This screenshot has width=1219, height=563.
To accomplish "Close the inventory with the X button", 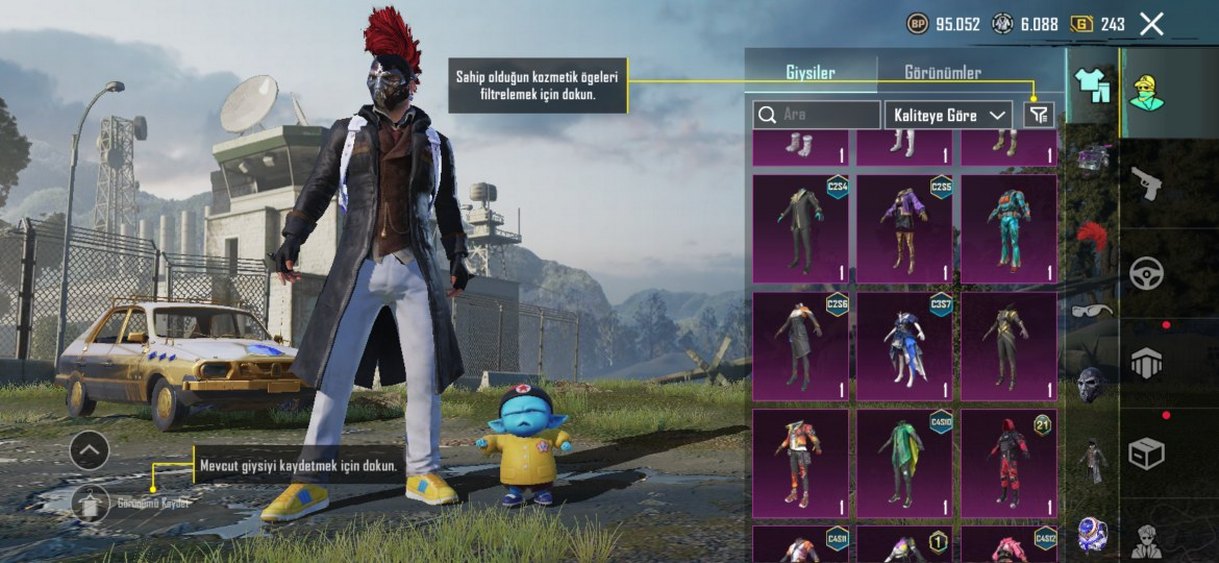I will (x=1152, y=24).
